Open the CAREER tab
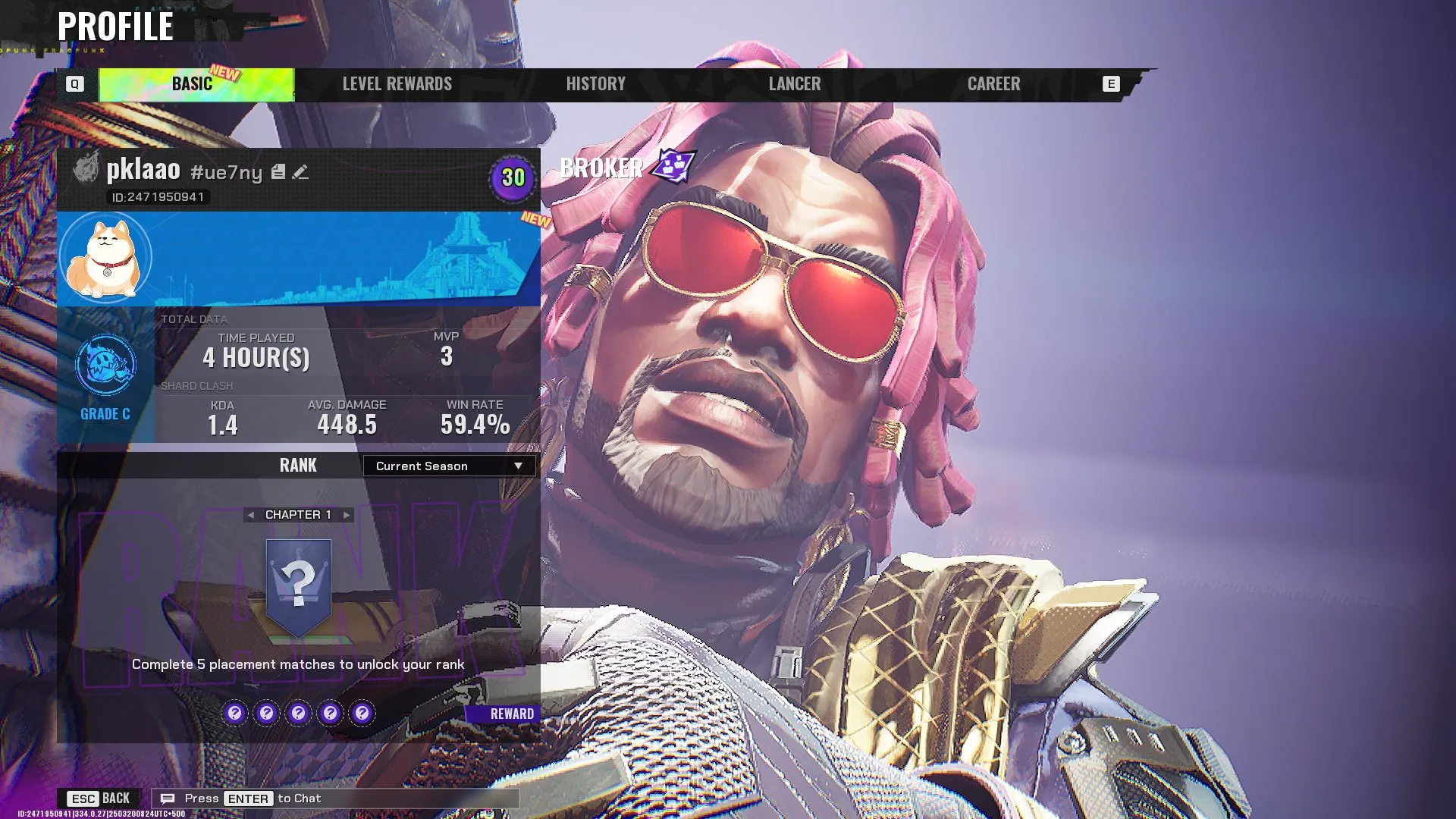This screenshot has height=819, width=1456. (x=993, y=83)
